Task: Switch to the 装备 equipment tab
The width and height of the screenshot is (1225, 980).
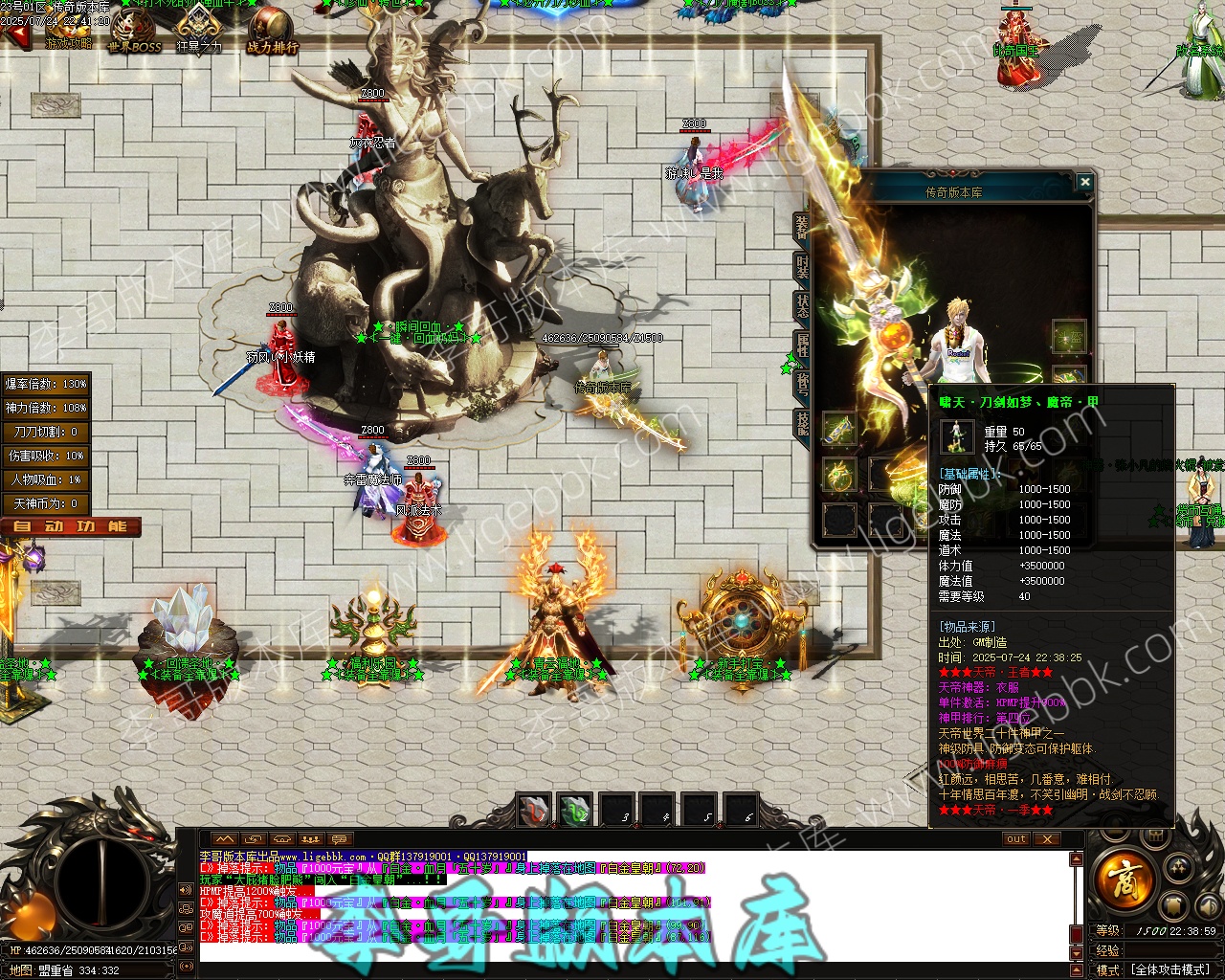Action: pyautogui.click(x=801, y=226)
